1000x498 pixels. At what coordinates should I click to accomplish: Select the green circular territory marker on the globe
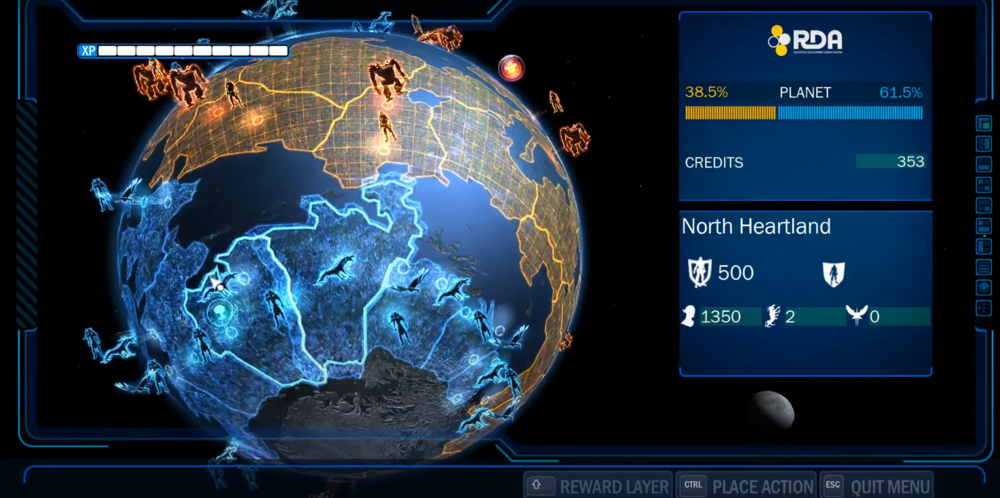tap(217, 312)
